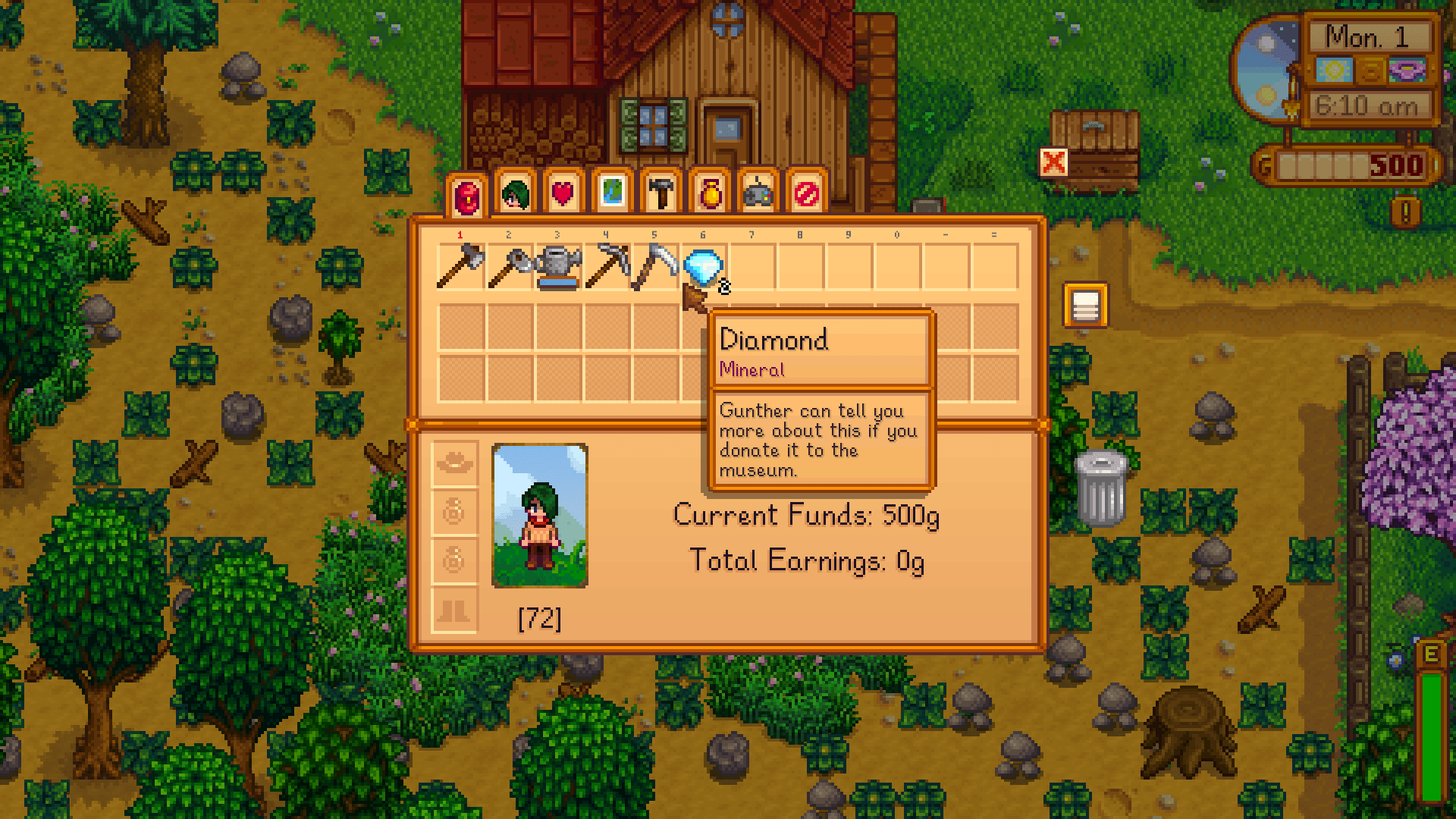Image resolution: width=1456 pixels, height=819 pixels.
Task: Select the pickaxe tool
Action: pos(607,265)
